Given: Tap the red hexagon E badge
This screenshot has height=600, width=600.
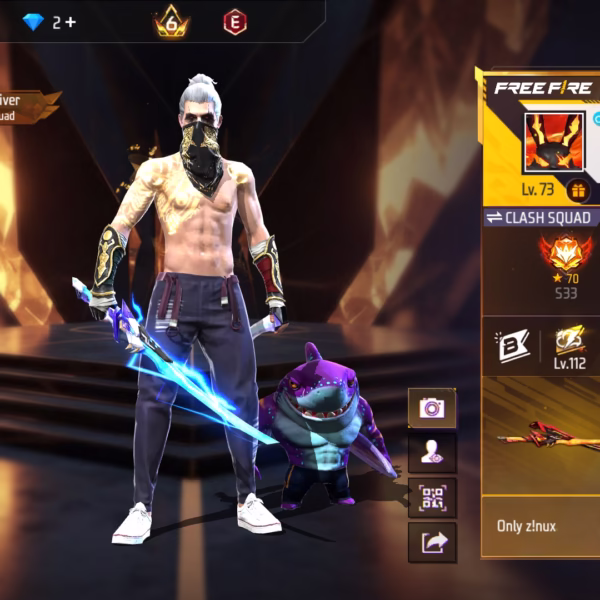Looking at the screenshot, I should click(x=234, y=21).
